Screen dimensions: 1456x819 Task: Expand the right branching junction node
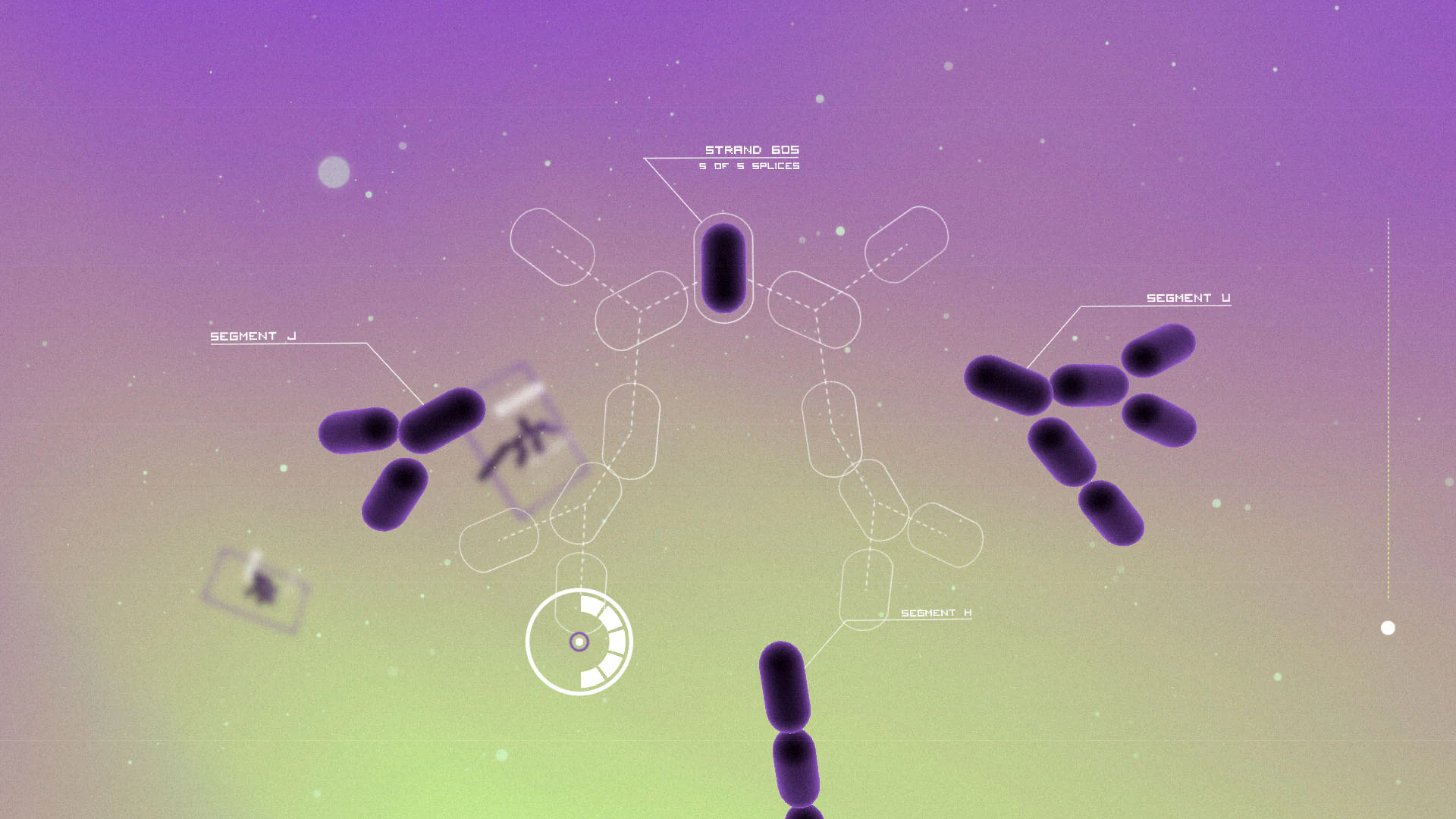coord(815,309)
